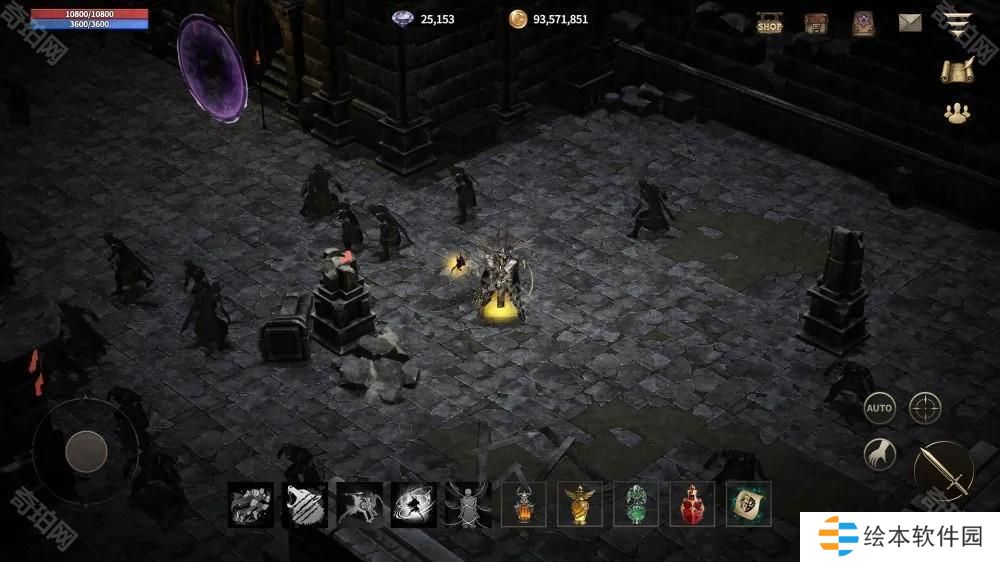The image size is (1000, 562).
Task: Activate the roaring wolf claw skill
Action: point(305,505)
